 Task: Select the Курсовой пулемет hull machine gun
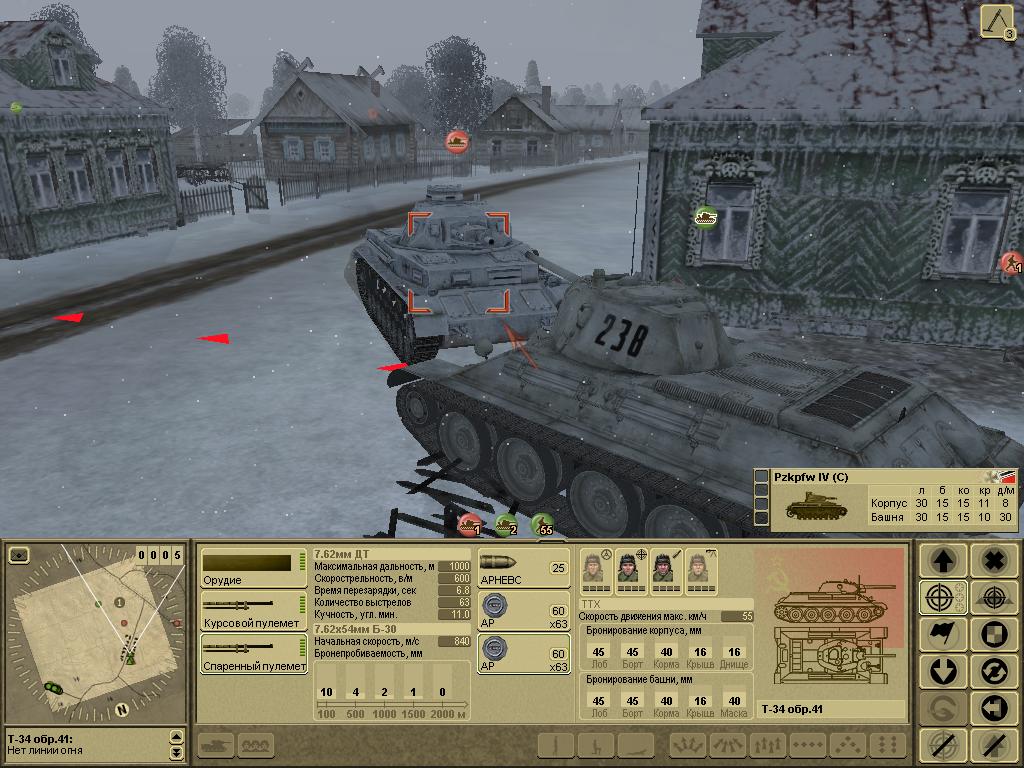[252, 609]
